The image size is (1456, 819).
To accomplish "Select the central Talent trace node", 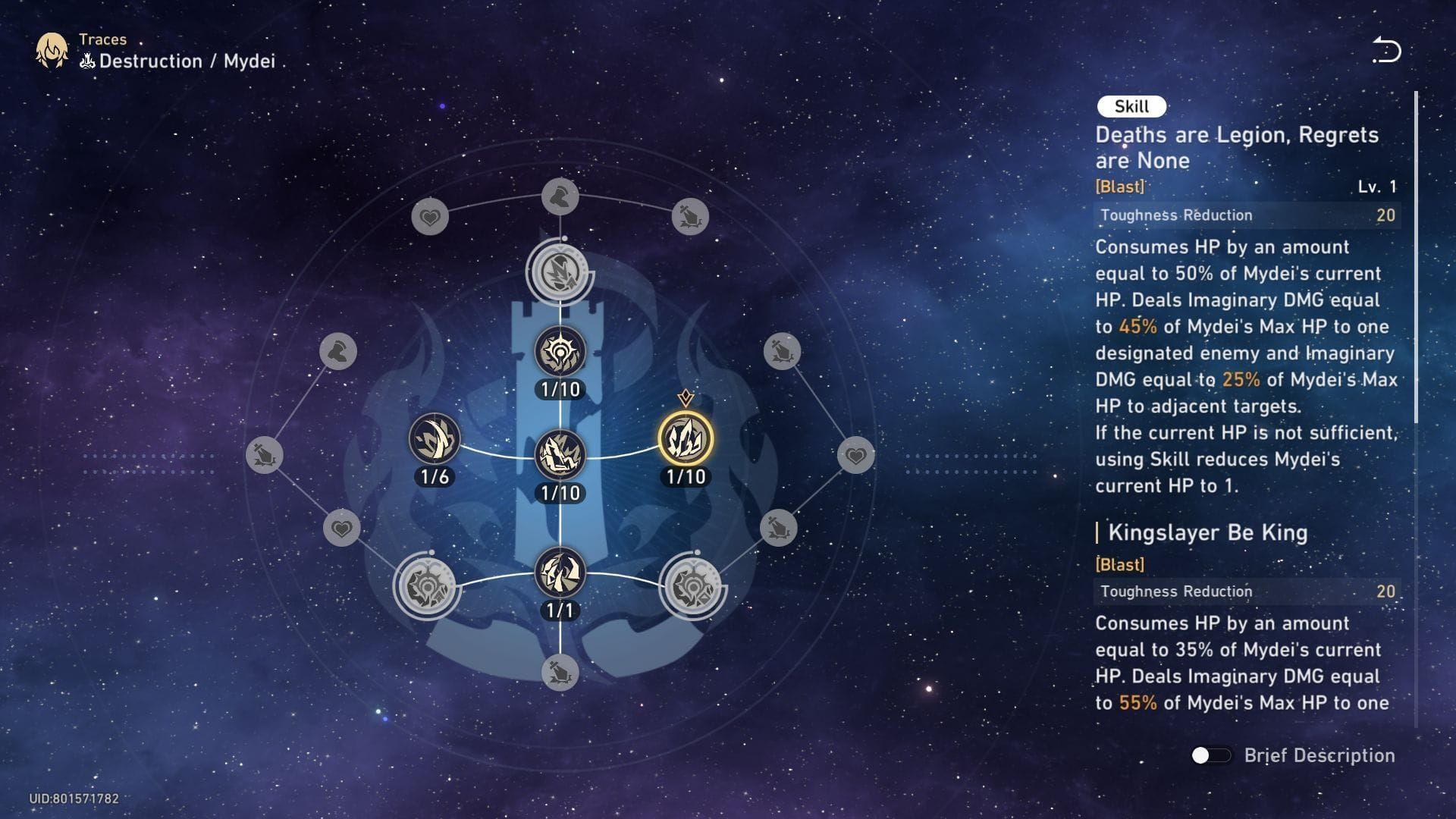I will click(560, 455).
